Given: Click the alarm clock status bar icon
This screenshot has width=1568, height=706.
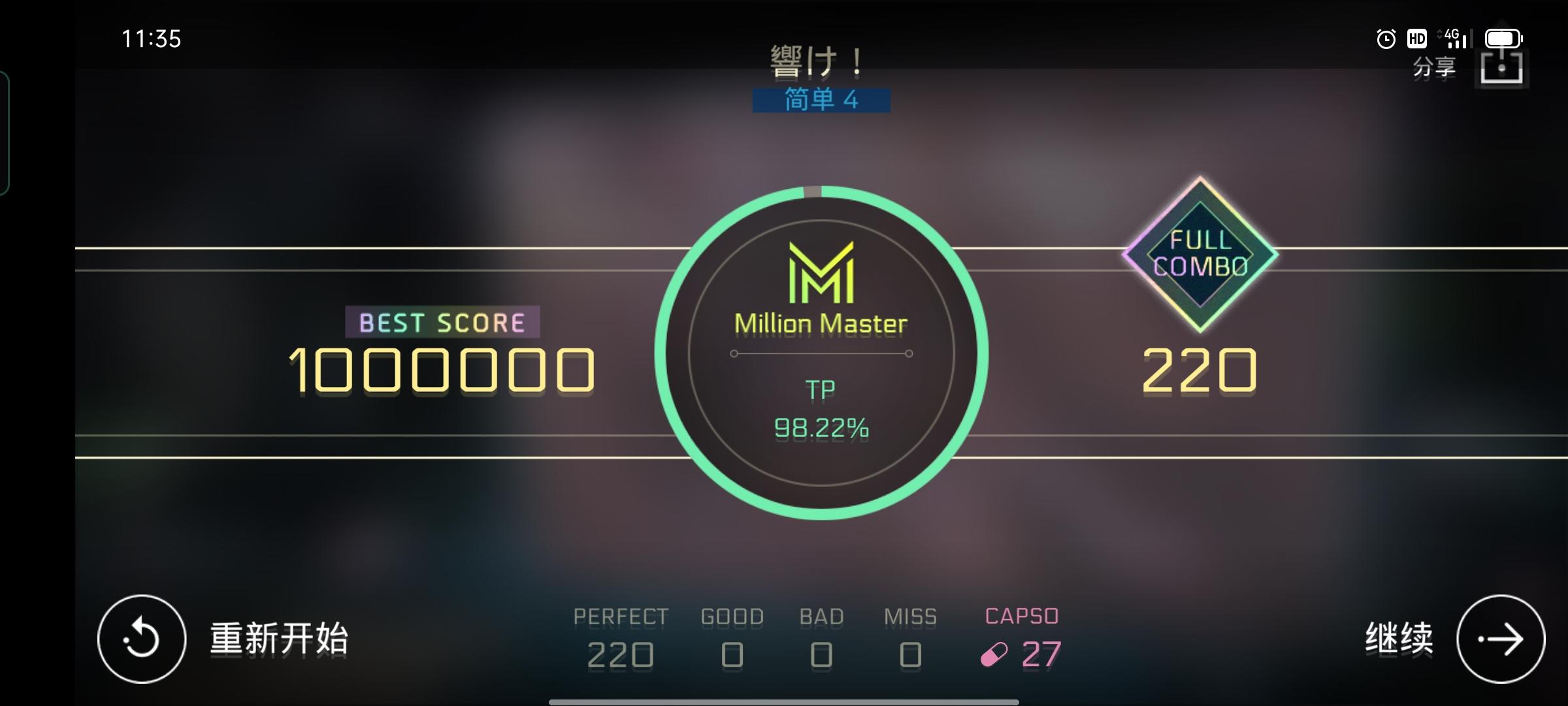Looking at the screenshot, I should click(x=1386, y=39).
